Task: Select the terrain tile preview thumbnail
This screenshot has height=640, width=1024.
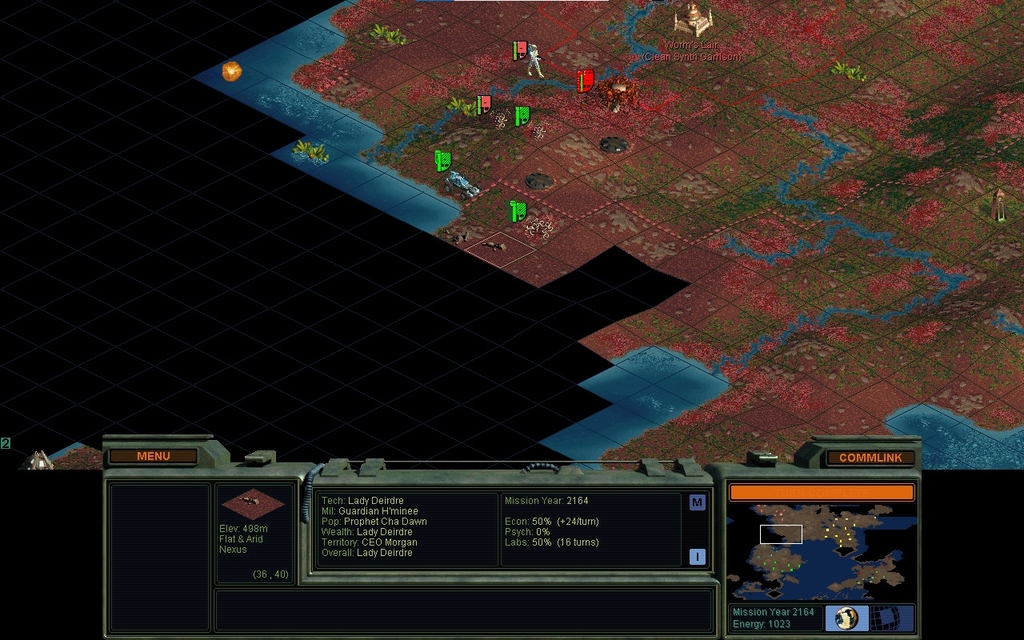Action: point(252,503)
